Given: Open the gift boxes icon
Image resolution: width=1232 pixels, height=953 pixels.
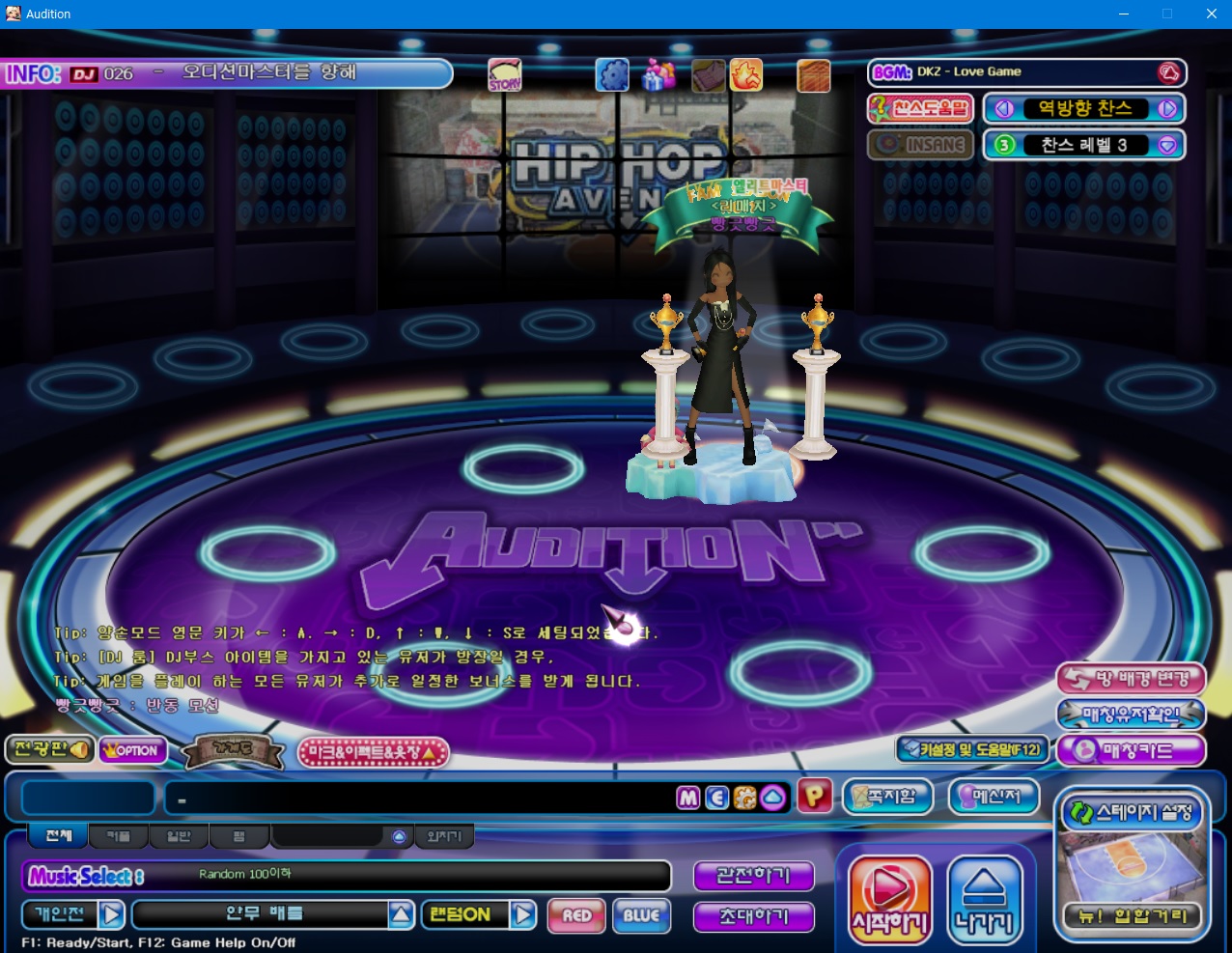Looking at the screenshot, I should tap(659, 74).
